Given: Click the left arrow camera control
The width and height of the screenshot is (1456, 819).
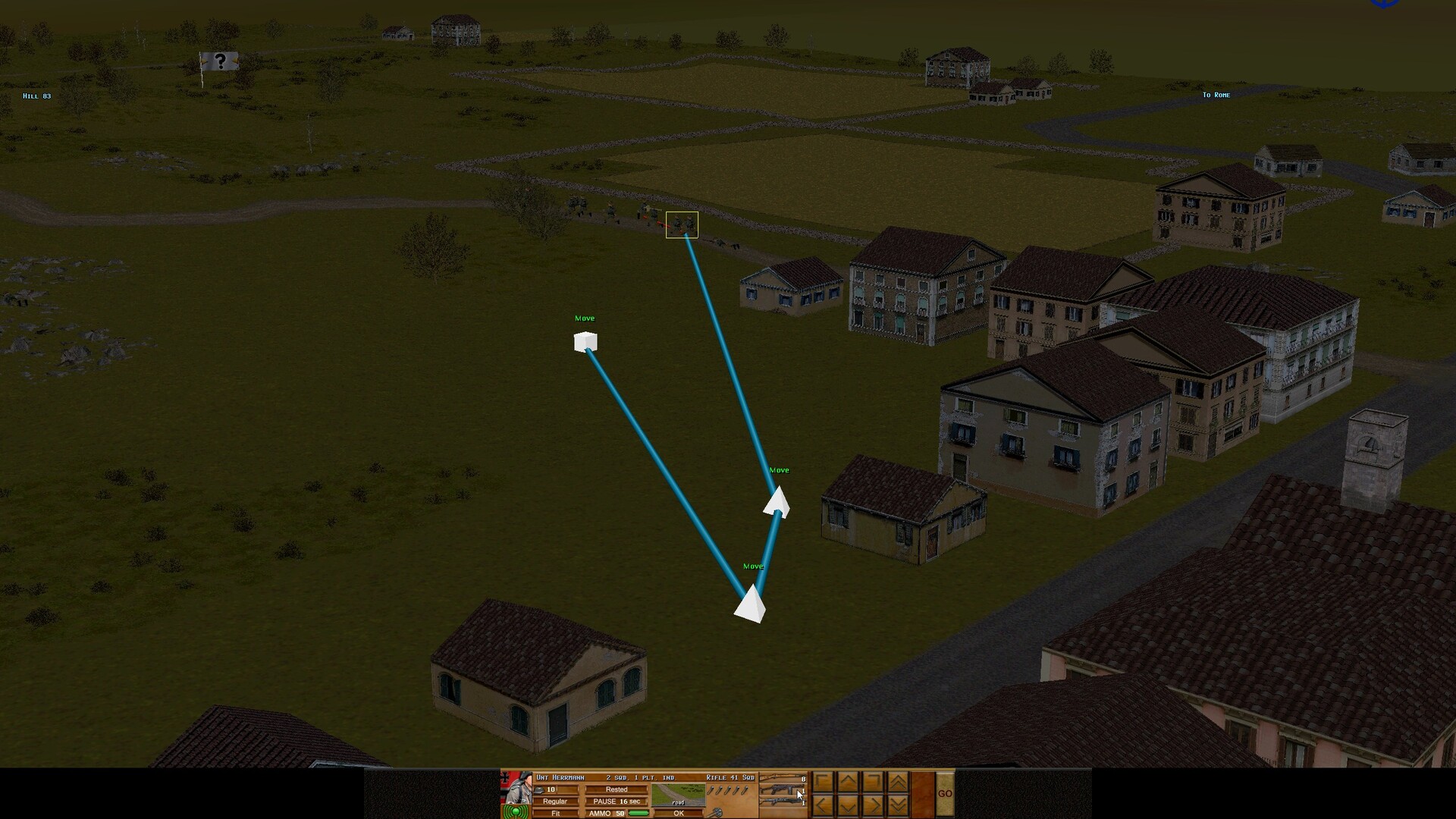Looking at the screenshot, I should tap(823, 806).
